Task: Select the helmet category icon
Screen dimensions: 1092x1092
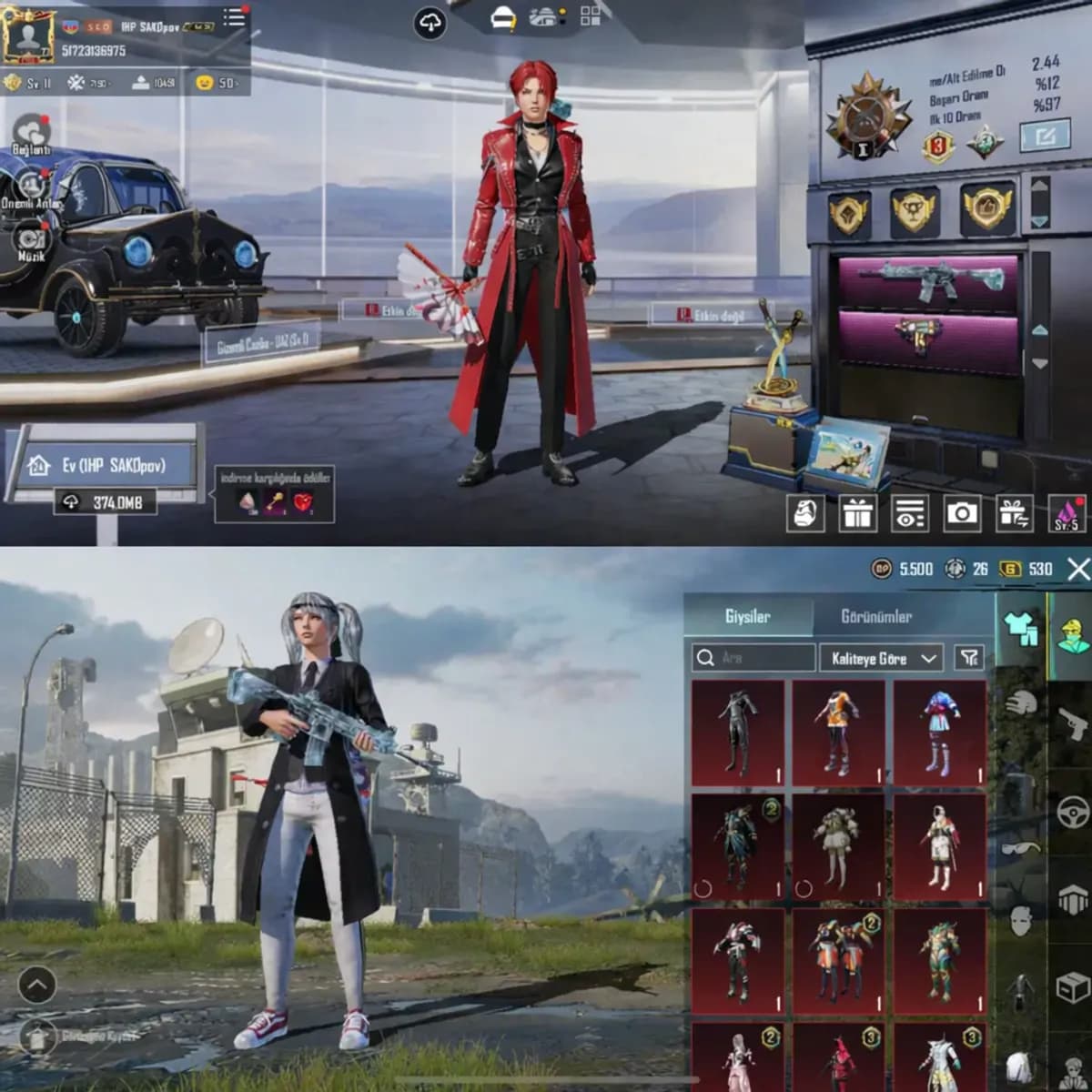Action: point(1023,703)
